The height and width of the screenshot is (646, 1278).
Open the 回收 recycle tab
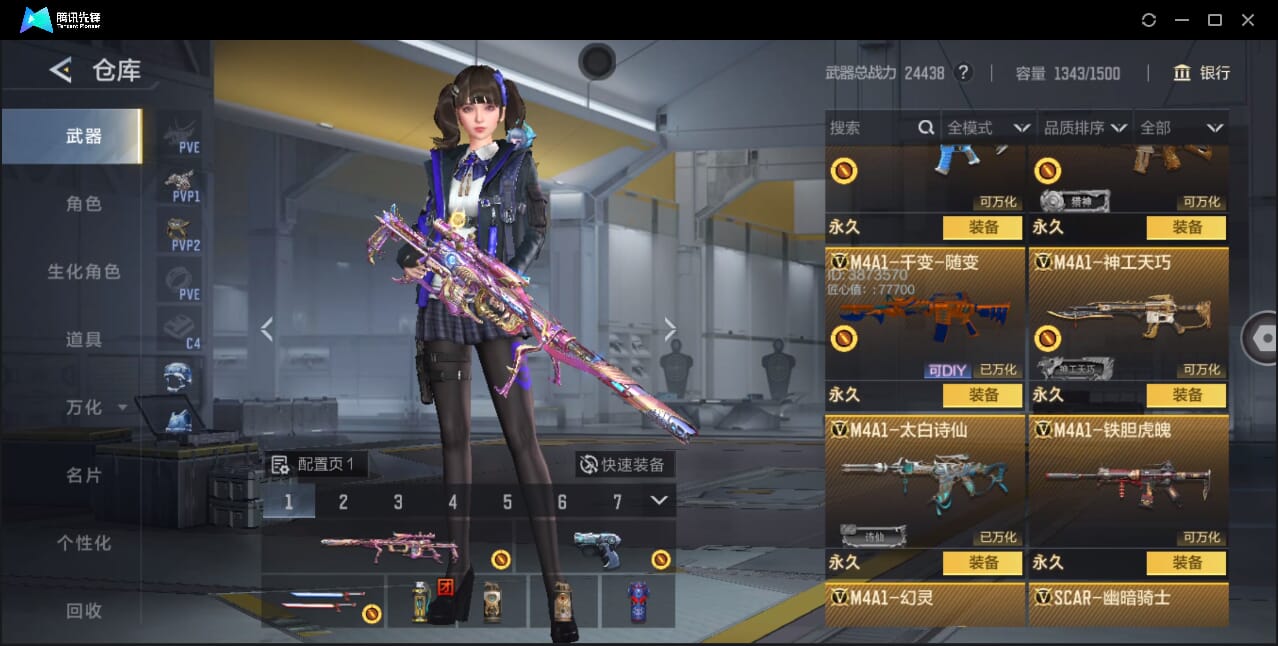pyautogui.click(x=84, y=610)
